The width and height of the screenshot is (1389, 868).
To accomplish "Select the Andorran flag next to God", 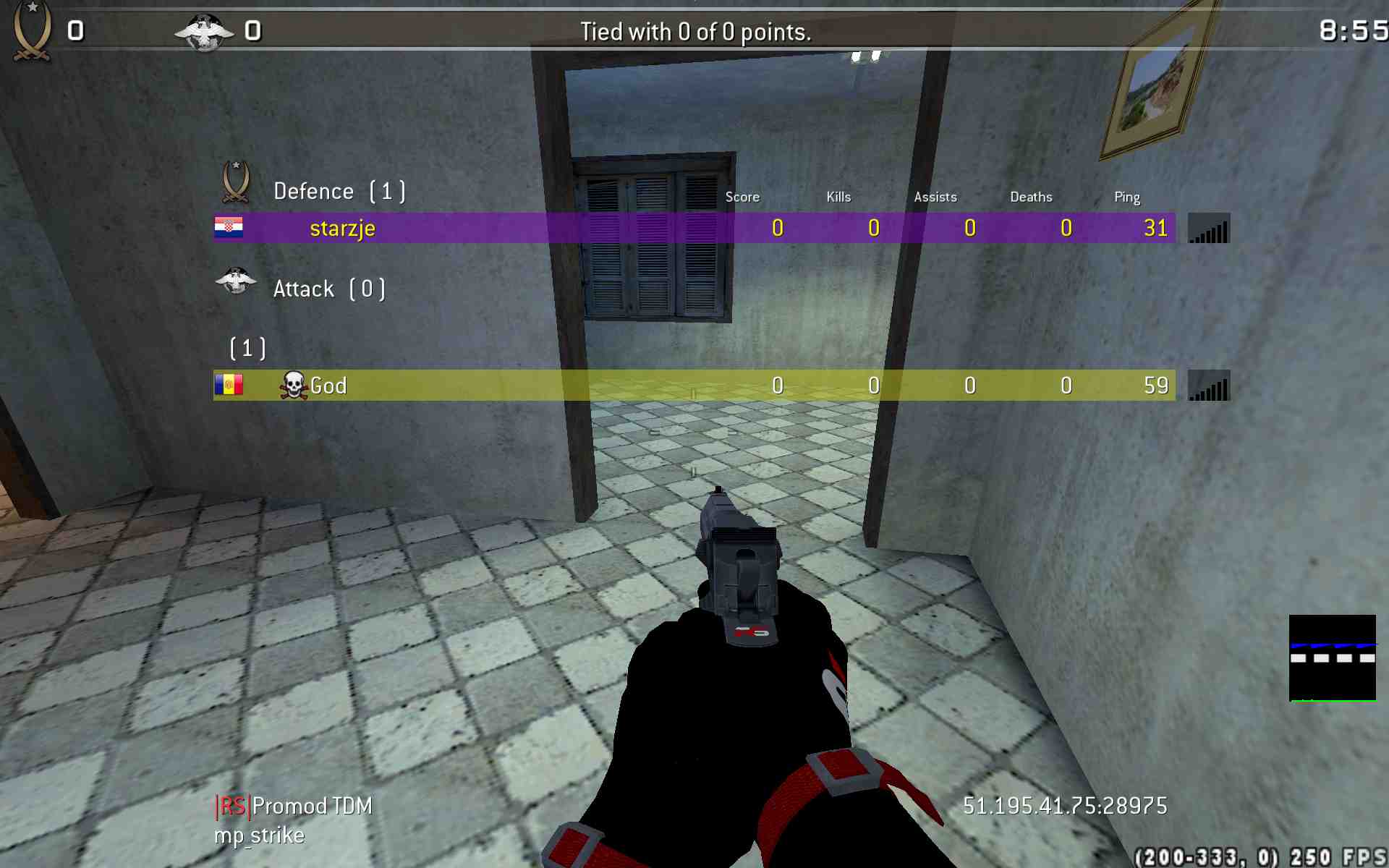I will [230, 386].
